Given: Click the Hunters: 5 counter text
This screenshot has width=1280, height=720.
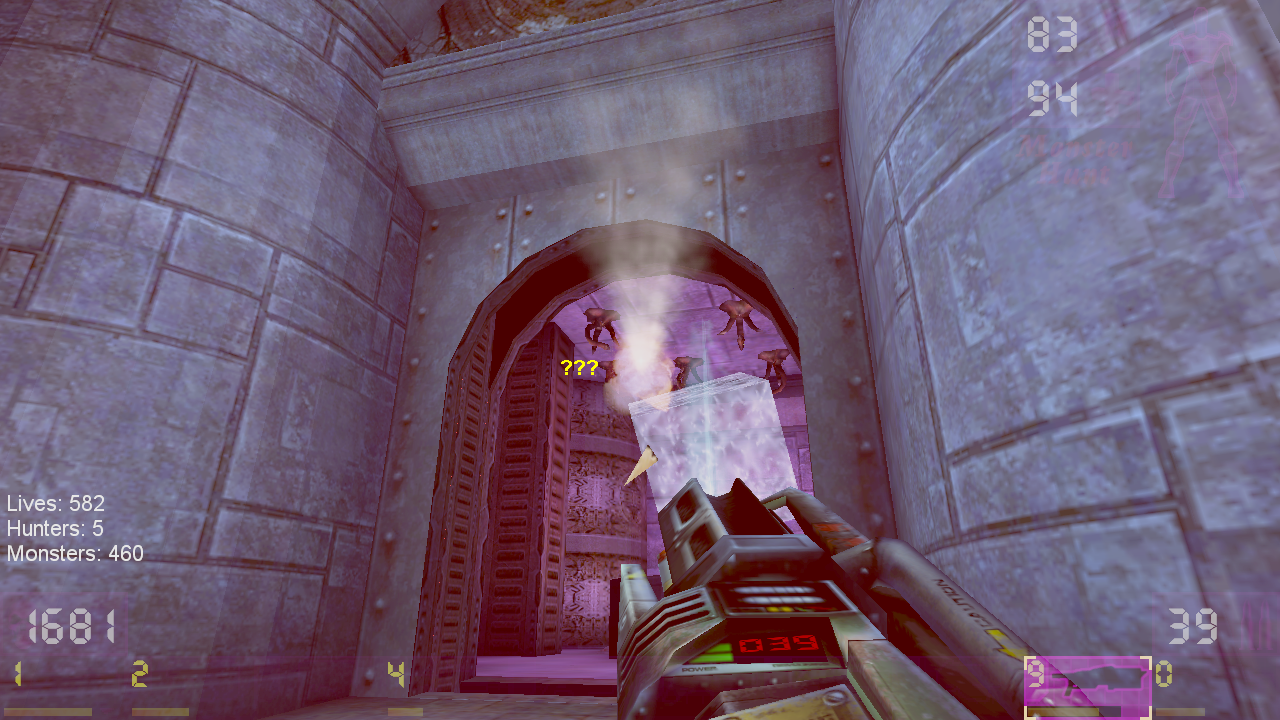Looking at the screenshot, I should pos(57,529).
